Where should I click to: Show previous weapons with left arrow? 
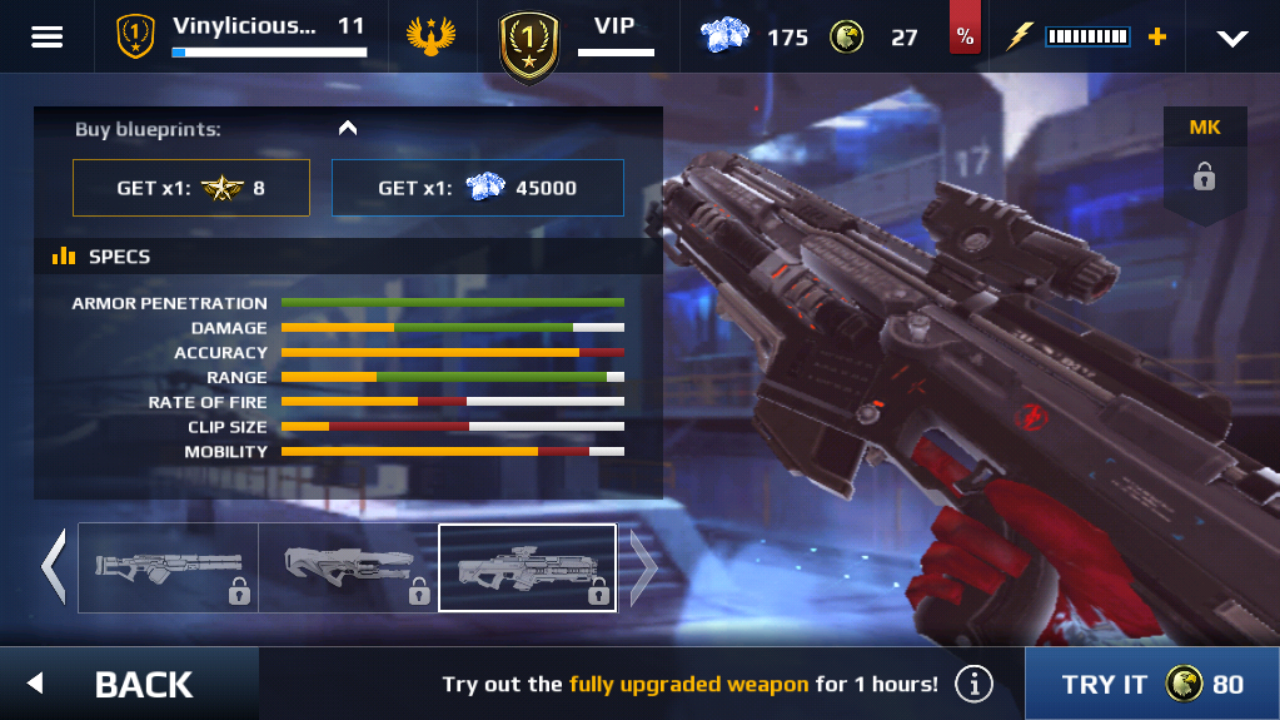click(53, 567)
